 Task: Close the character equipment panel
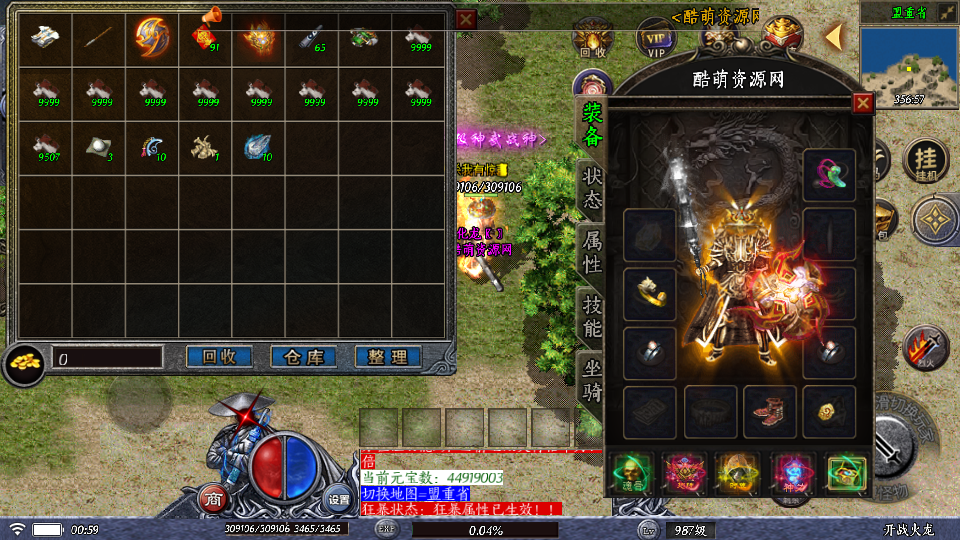862,103
